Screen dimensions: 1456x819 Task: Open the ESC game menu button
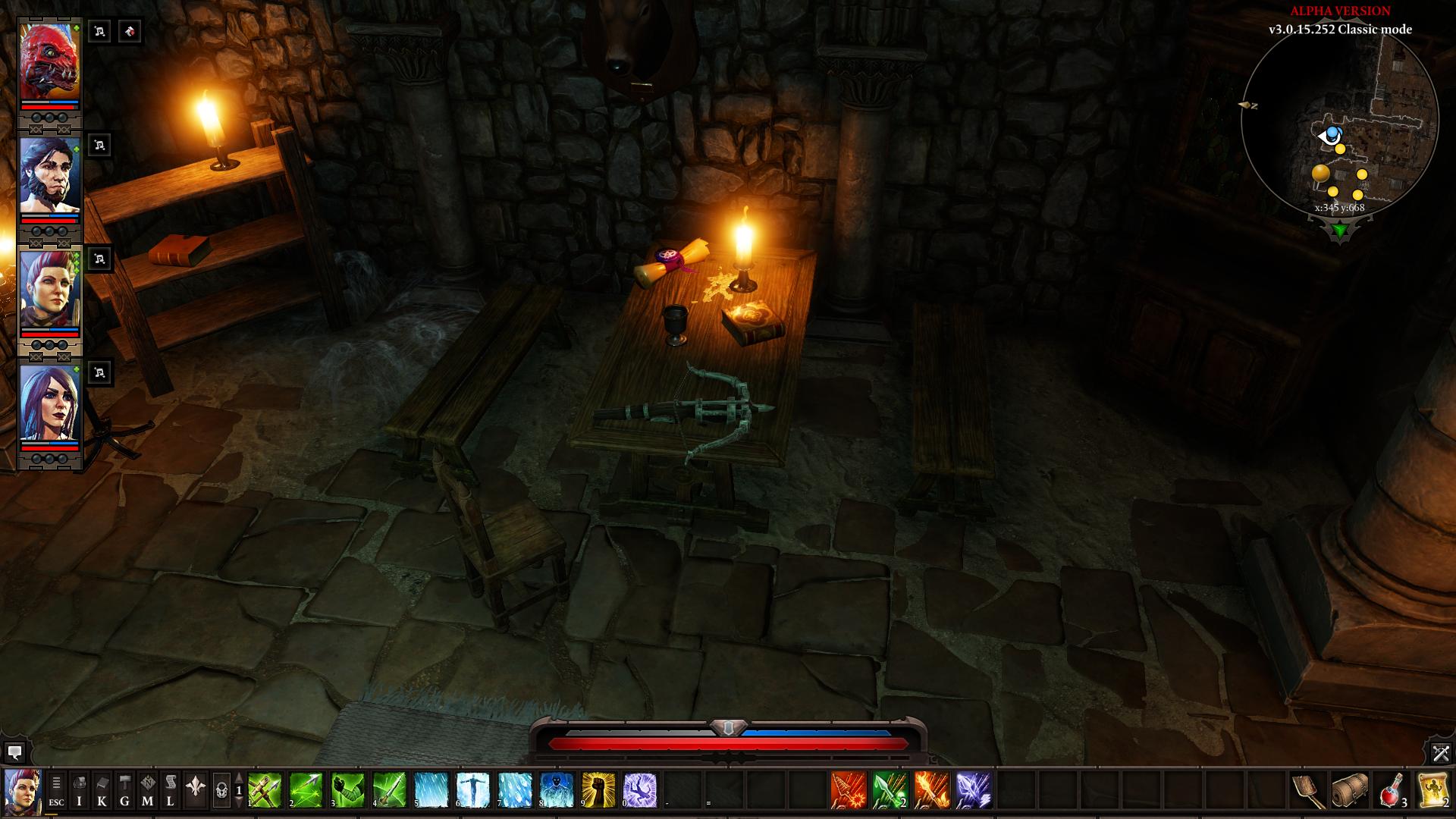(x=57, y=791)
